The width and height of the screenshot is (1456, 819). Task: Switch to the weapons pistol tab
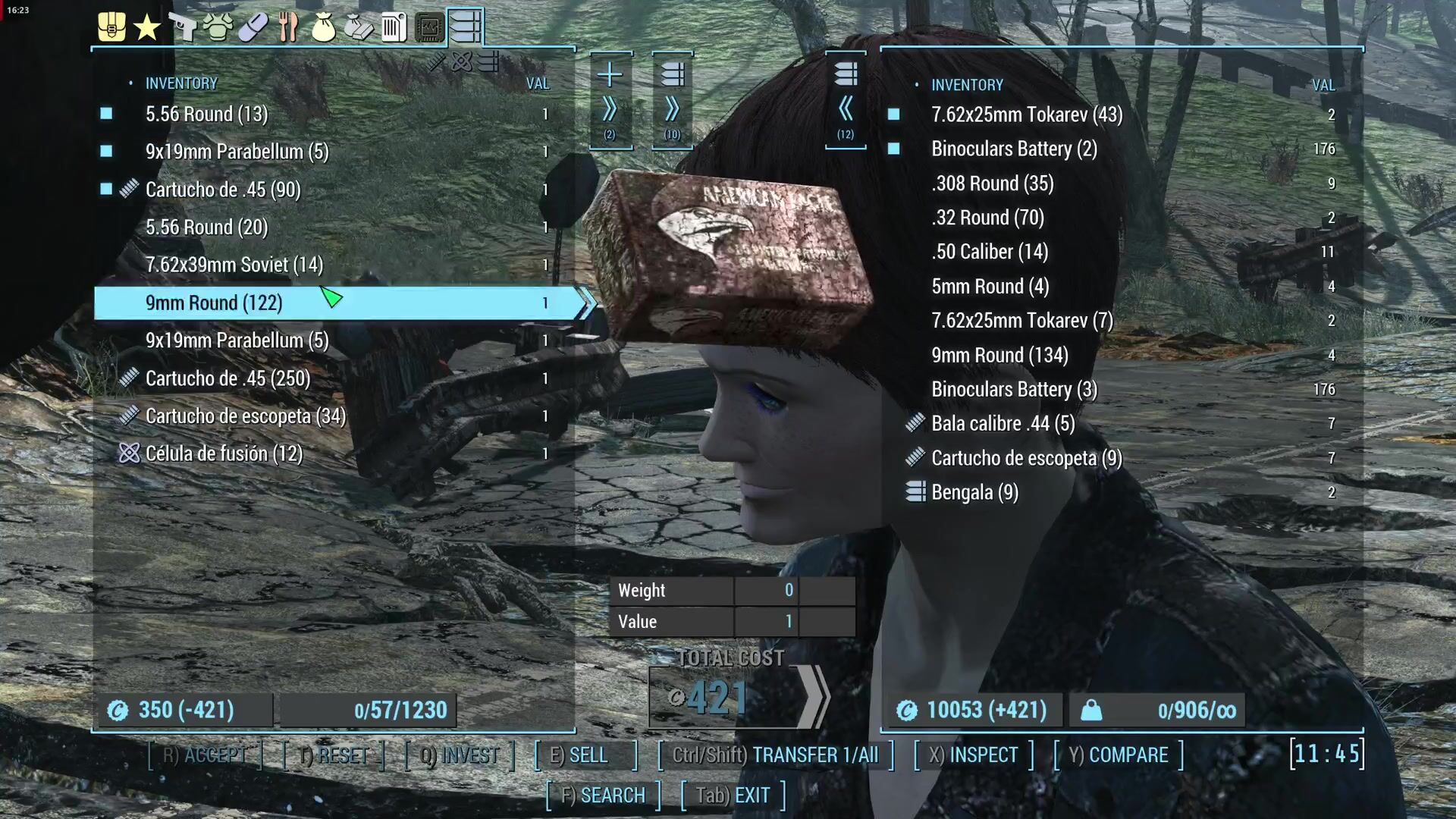click(x=182, y=28)
